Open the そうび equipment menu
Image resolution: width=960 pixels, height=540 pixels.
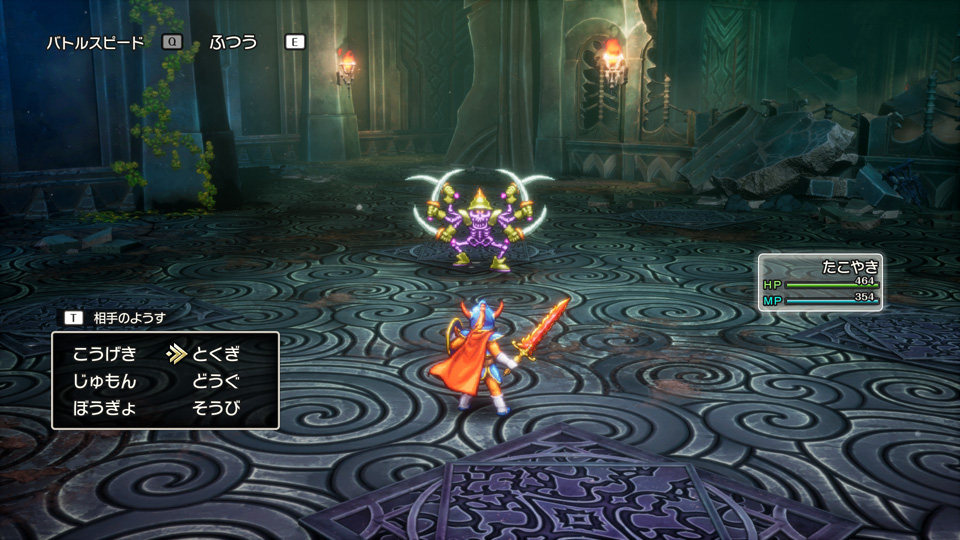tap(216, 408)
